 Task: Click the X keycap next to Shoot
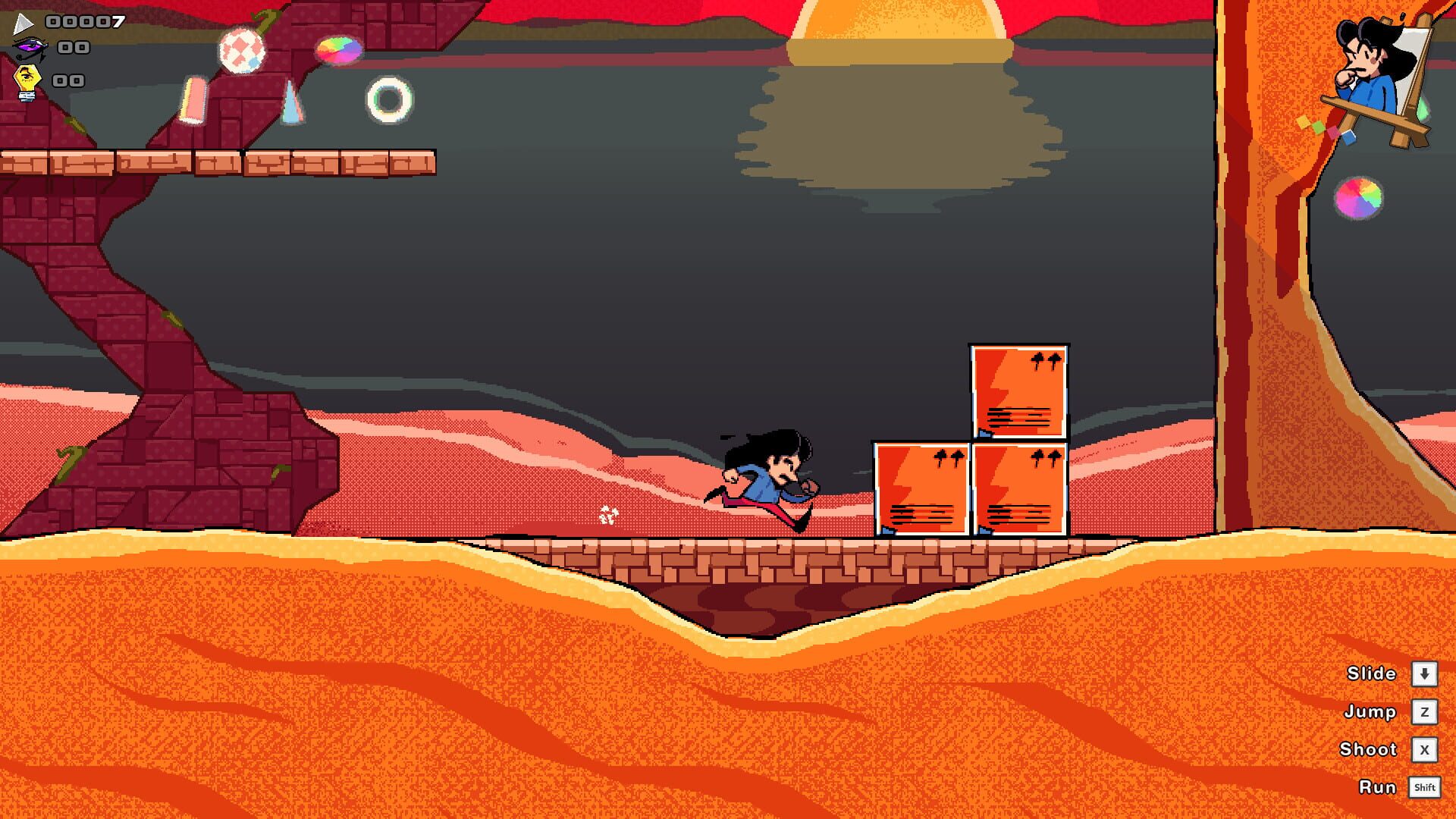[1424, 749]
